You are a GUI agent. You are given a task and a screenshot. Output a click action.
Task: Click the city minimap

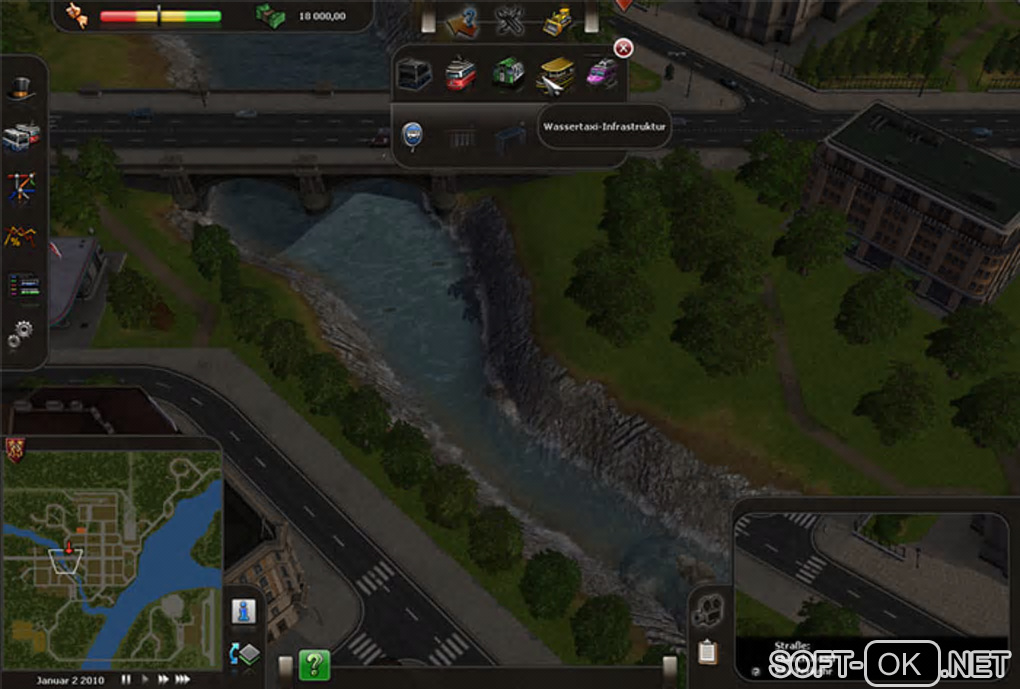112,558
